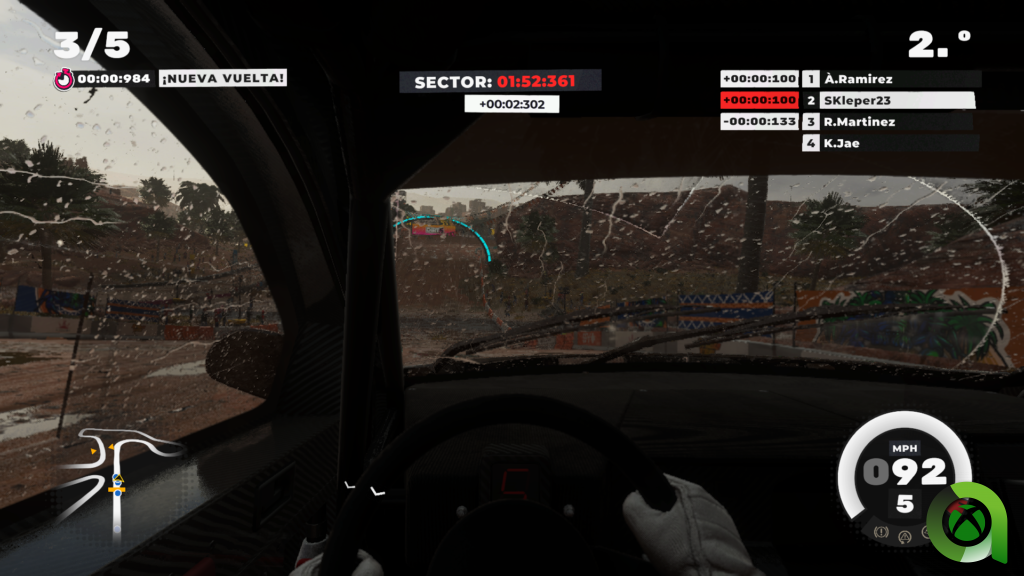Image resolution: width=1024 pixels, height=576 pixels.
Task: Open the track minimap
Action: point(116,477)
